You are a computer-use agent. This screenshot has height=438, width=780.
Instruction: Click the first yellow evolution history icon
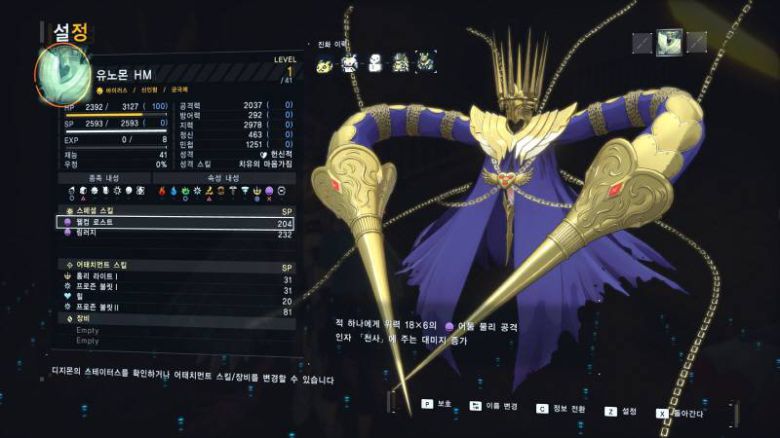tap(325, 65)
